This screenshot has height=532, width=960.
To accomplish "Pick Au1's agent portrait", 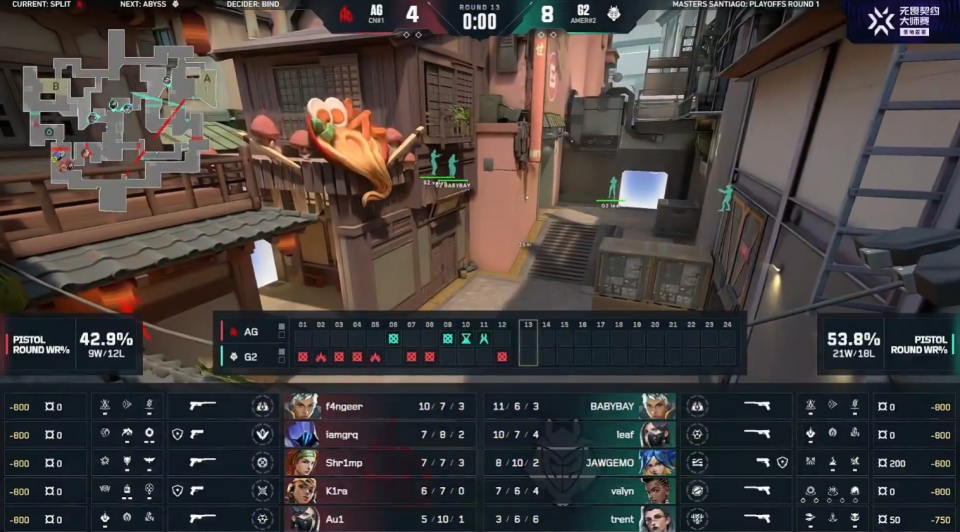I will coord(302,519).
